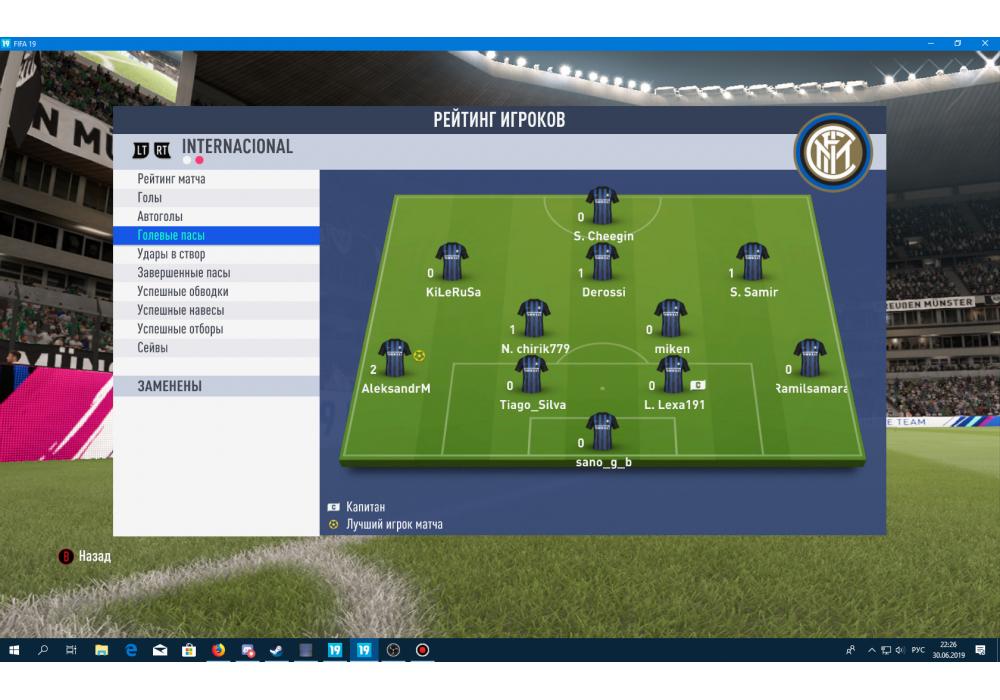
Task: View the Сейвы stat entry
Action: point(153,348)
